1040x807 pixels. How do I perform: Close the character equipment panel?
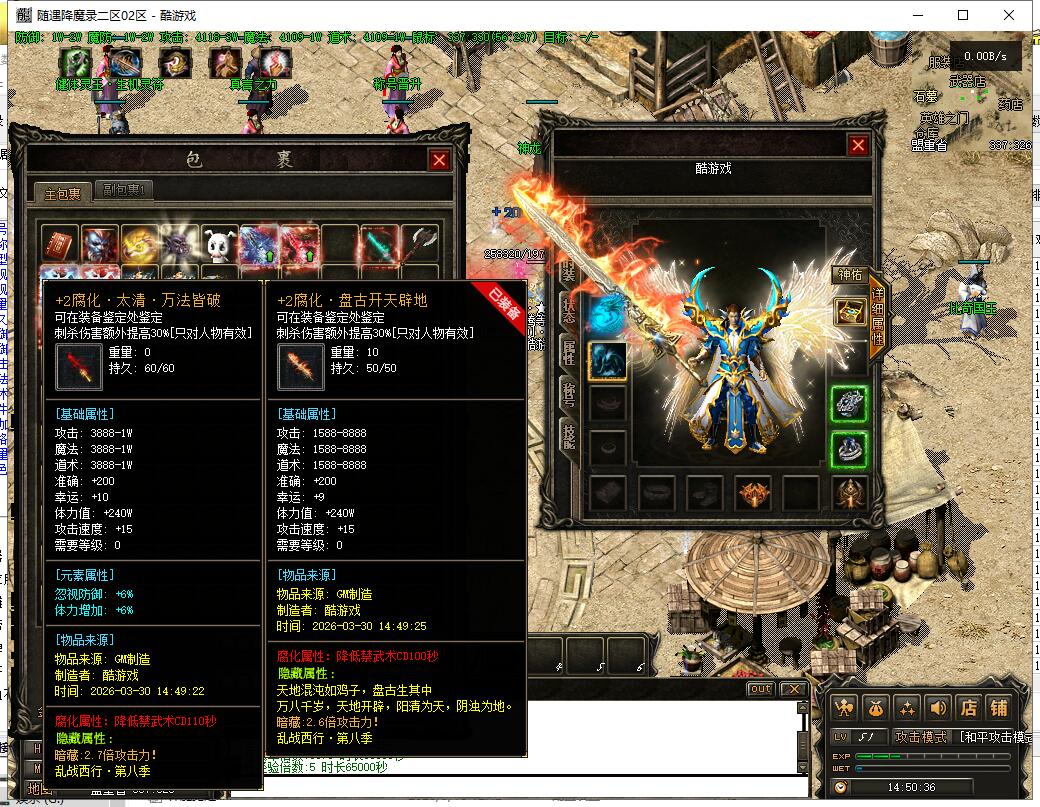click(x=857, y=146)
